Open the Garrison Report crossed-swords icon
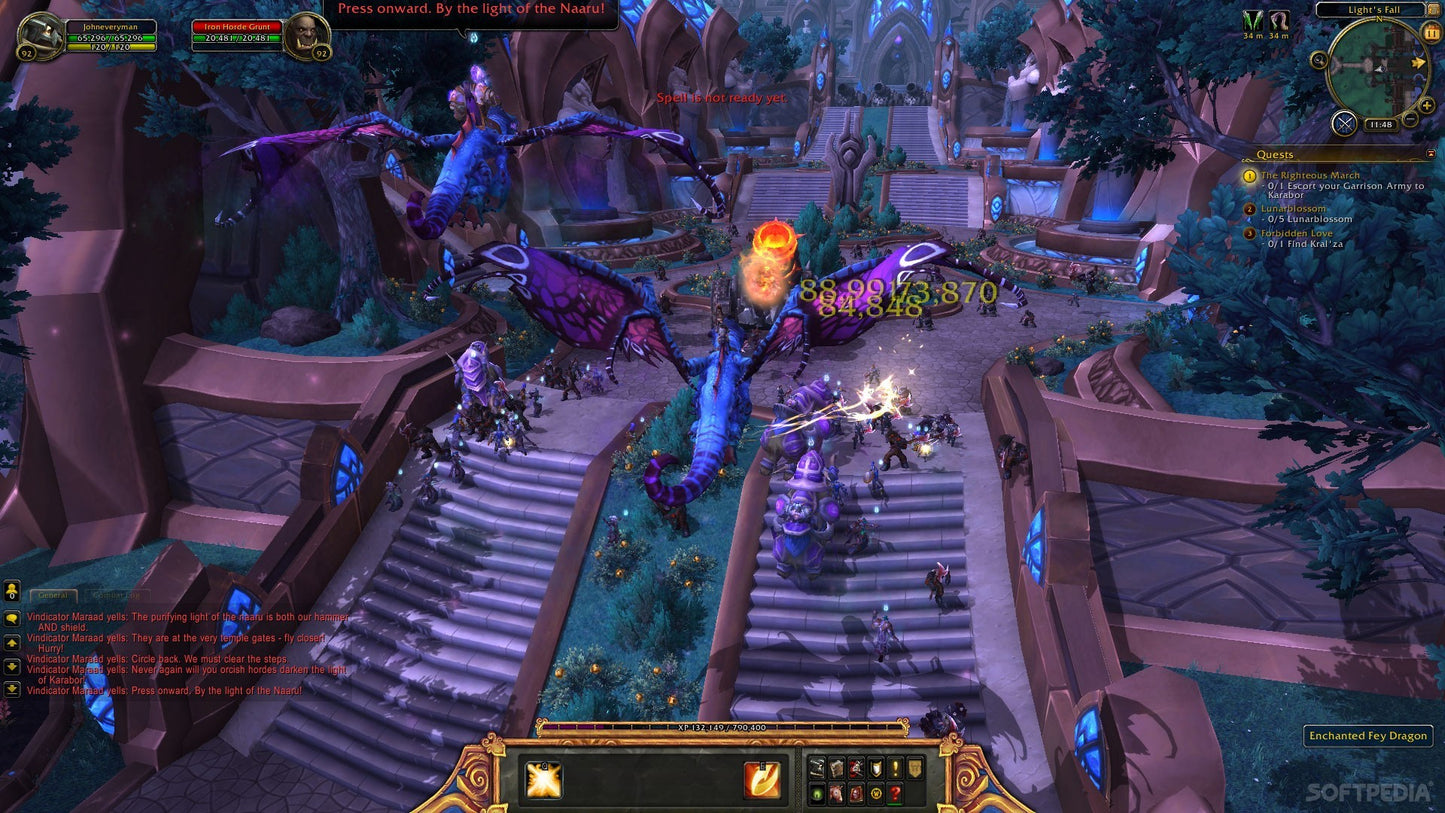The image size is (1445, 813). [x=1343, y=122]
